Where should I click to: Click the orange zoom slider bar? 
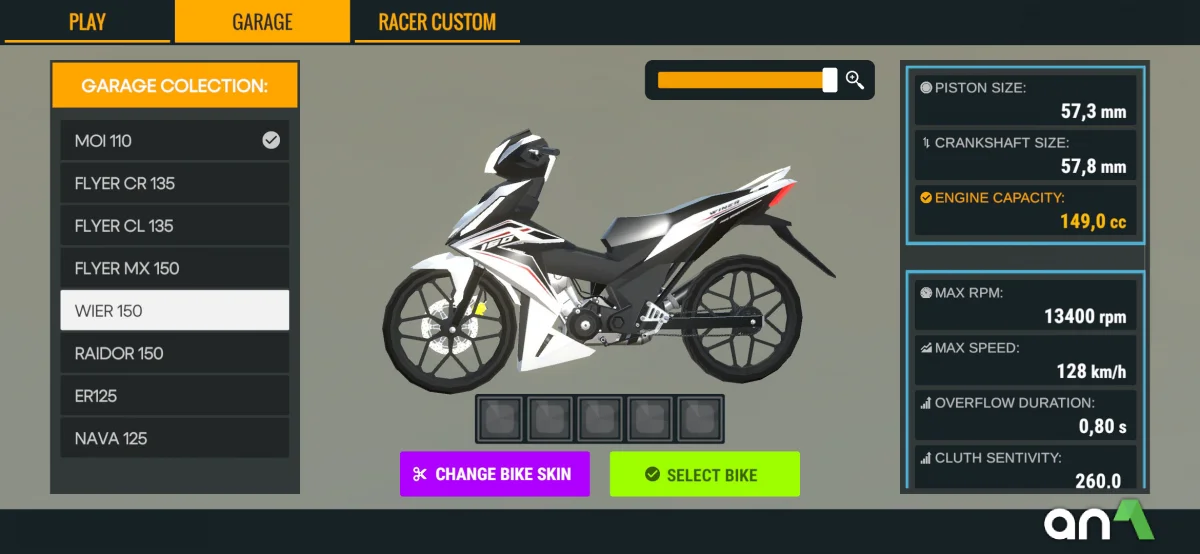click(x=742, y=80)
